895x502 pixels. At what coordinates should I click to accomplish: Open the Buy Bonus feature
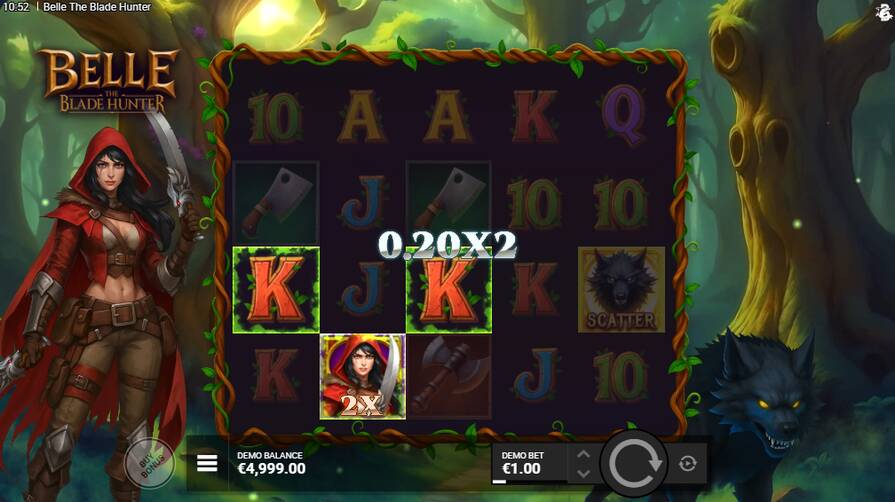[x=150, y=464]
